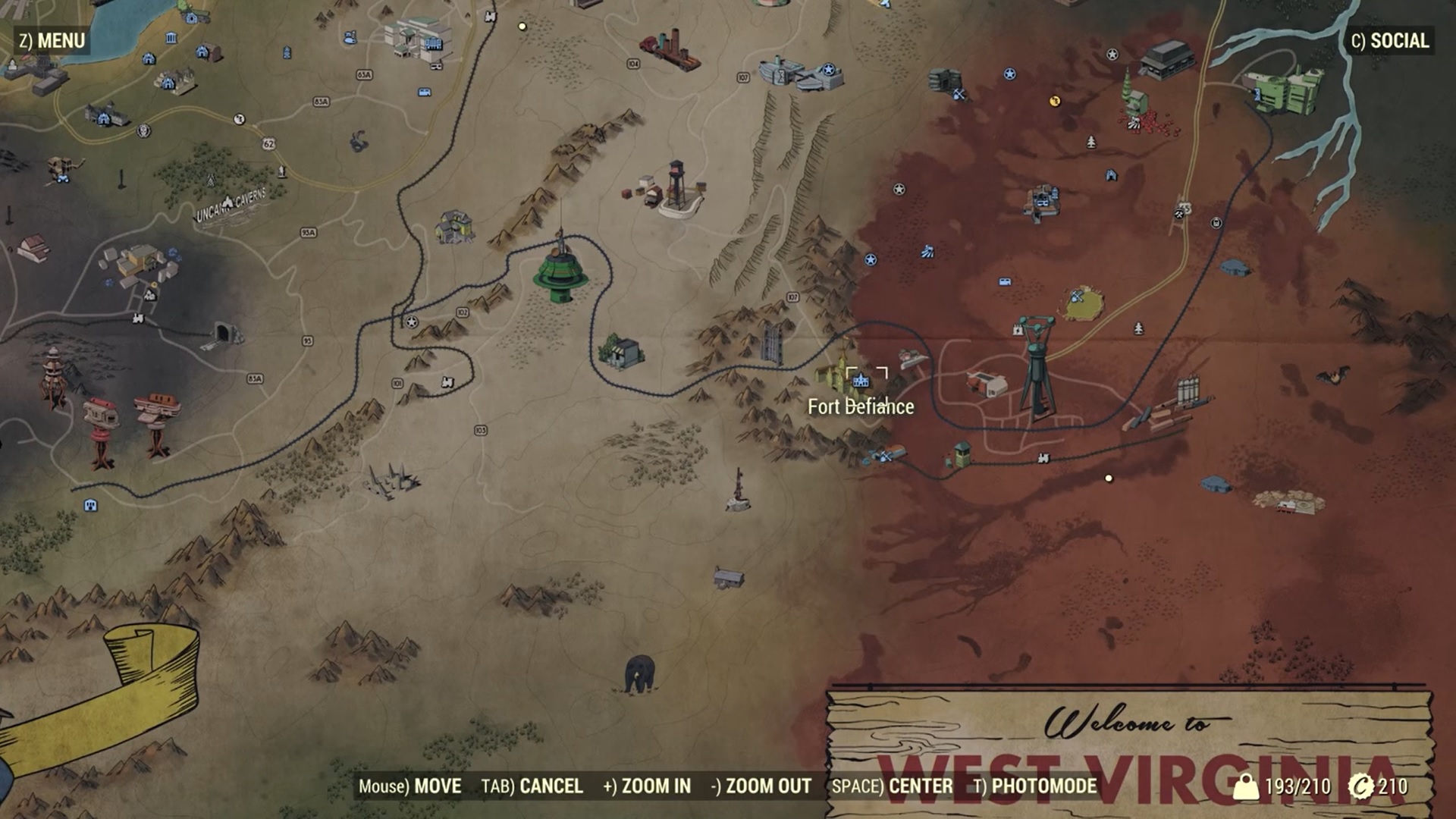Open the Social panel
This screenshot has height=819, width=1456.
1389,41
